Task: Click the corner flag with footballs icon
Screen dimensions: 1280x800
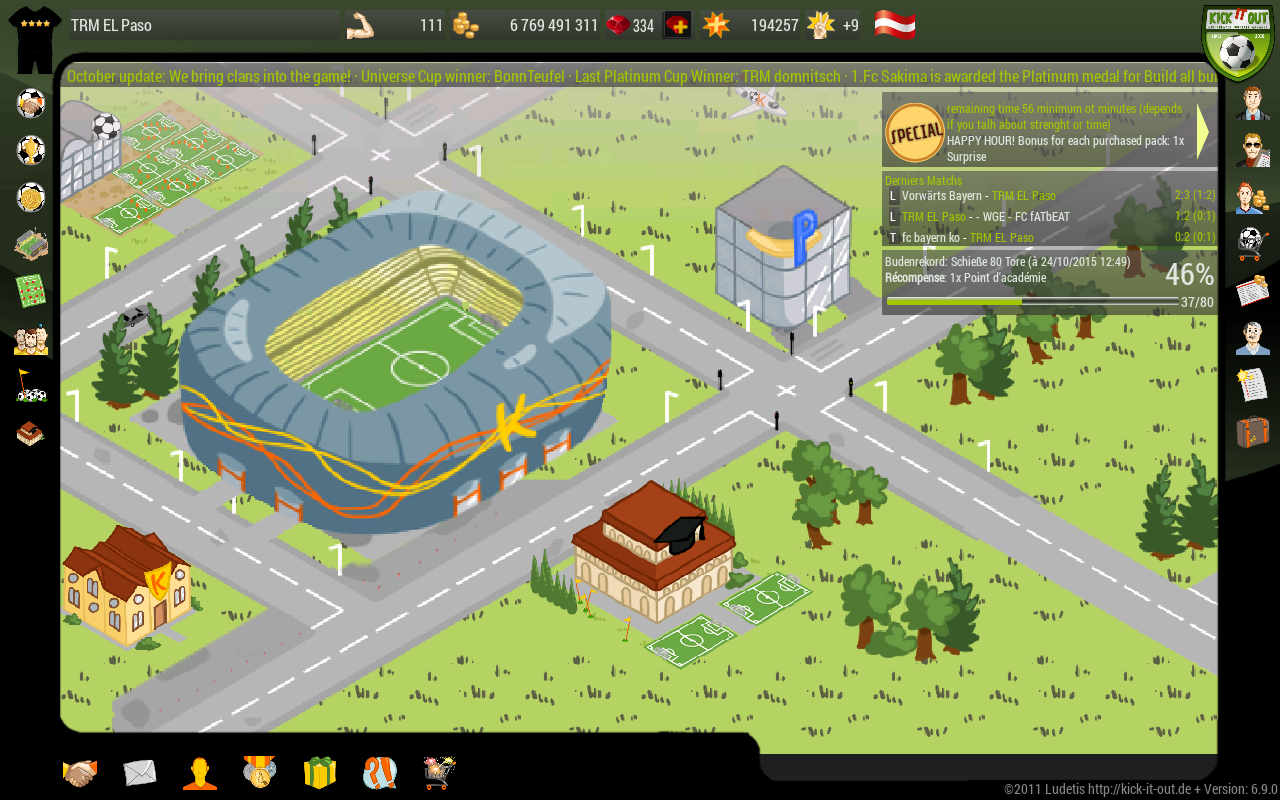Action: tap(31, 386)
